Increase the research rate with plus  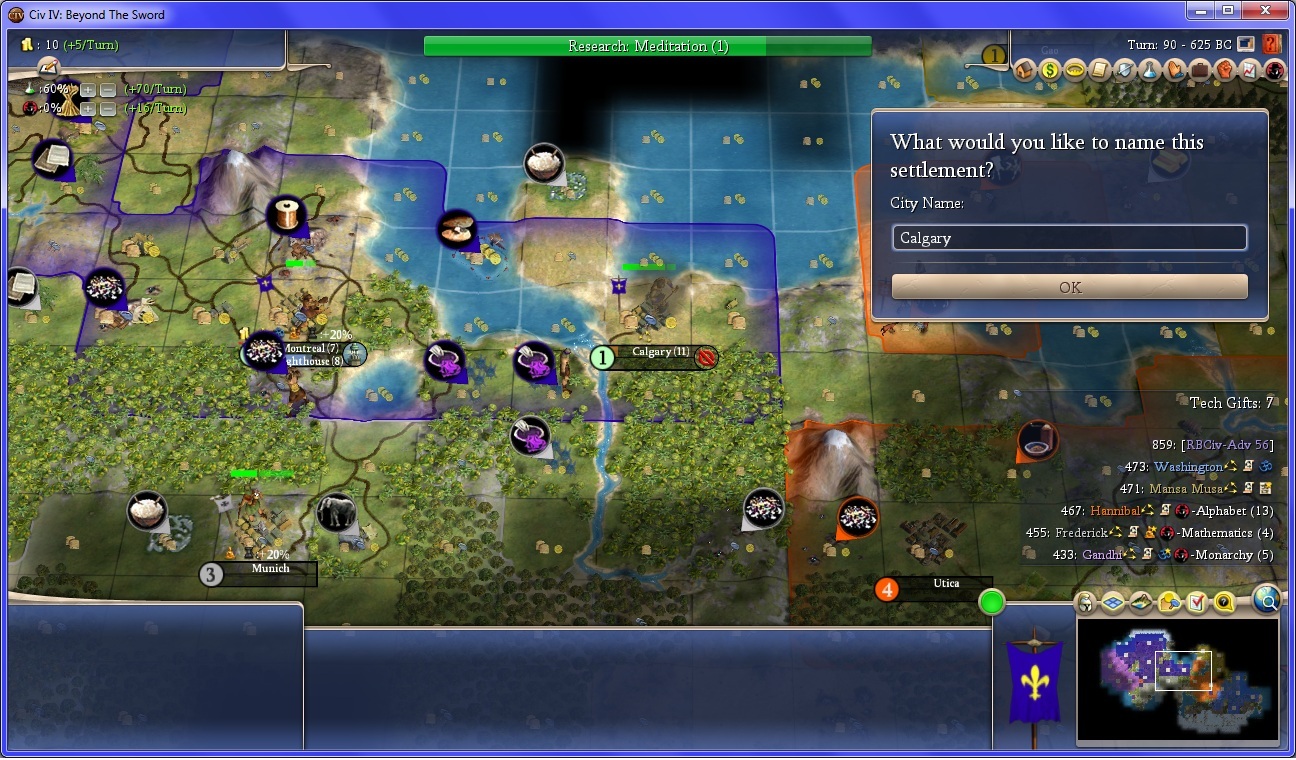pyautogui.click(x=88, y=89)
